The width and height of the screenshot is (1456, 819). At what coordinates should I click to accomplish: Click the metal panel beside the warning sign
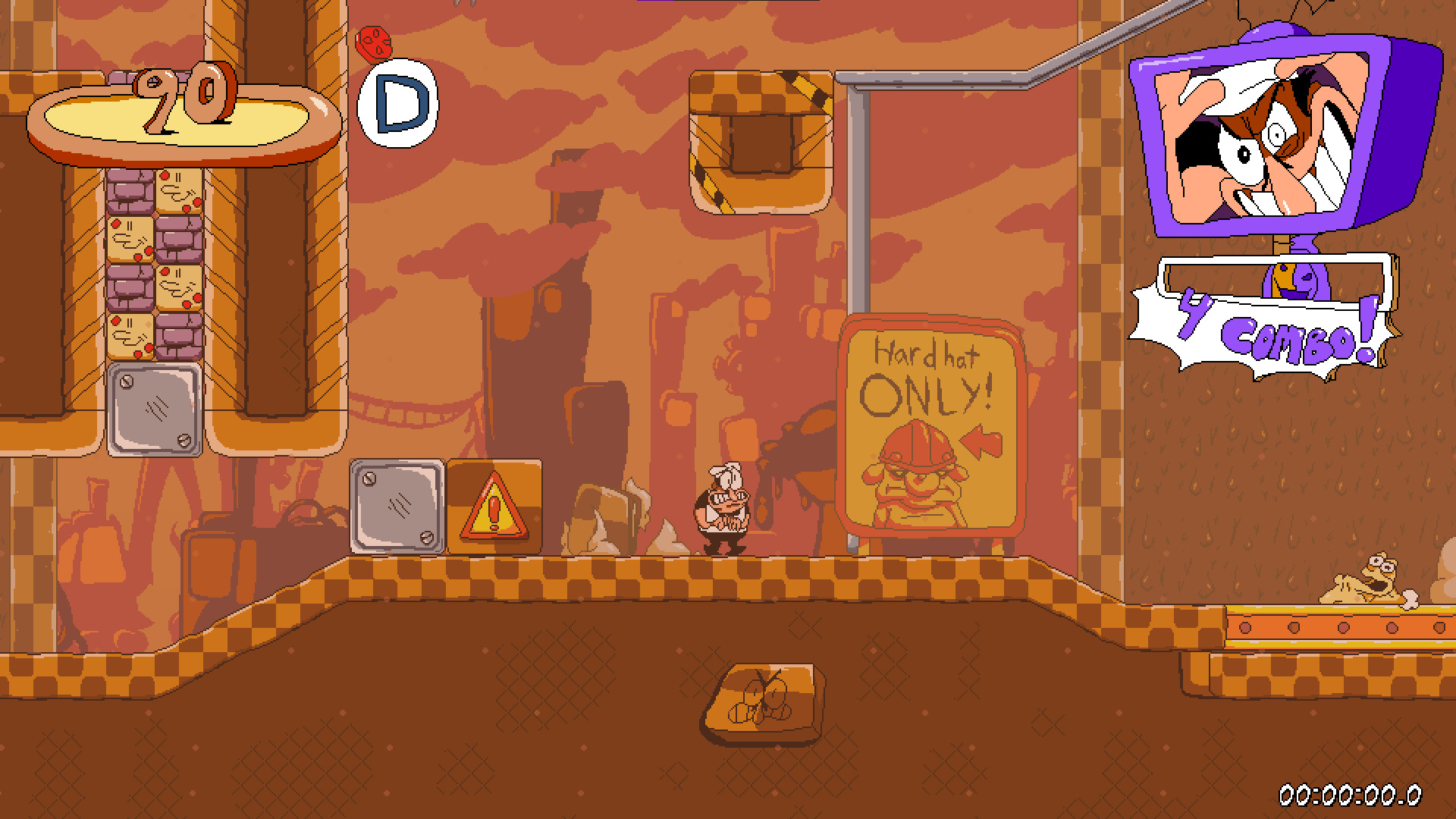pos(397,504)
